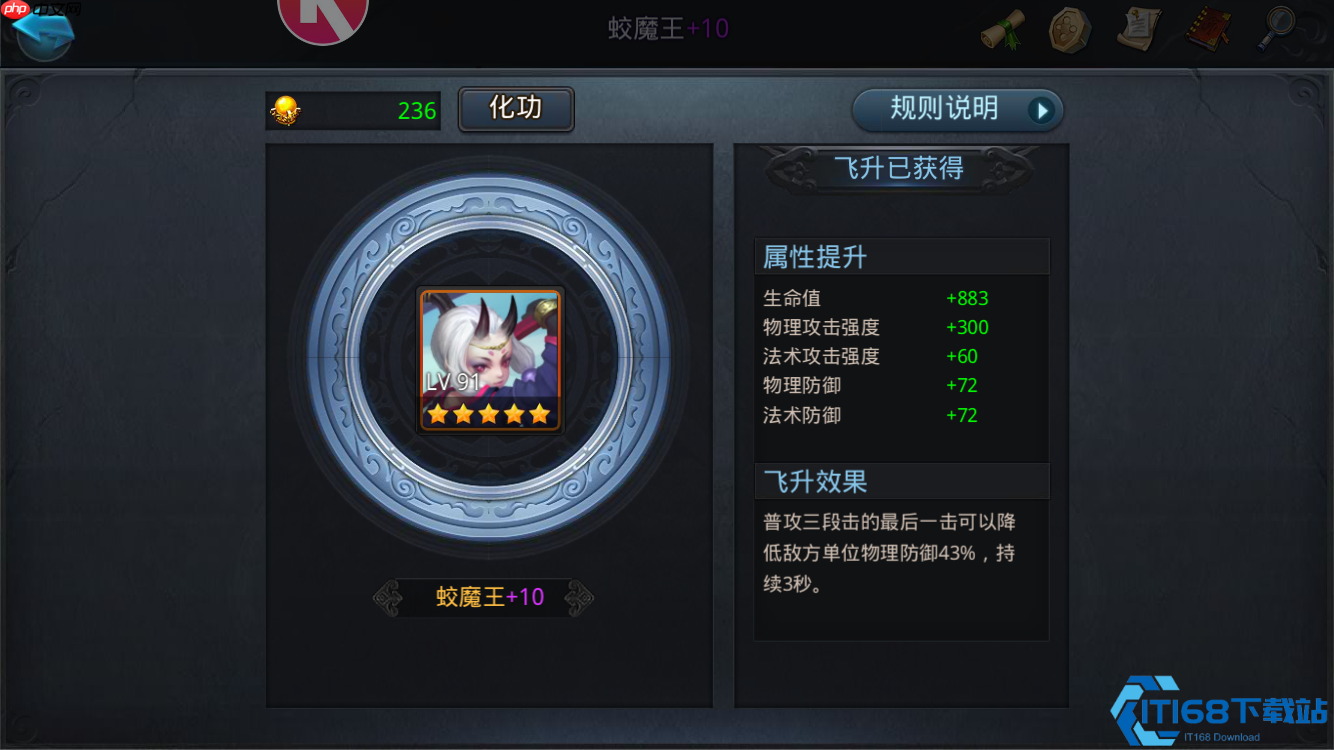
Task: Open the red spellbook icon
Action: pos(1207,29)
